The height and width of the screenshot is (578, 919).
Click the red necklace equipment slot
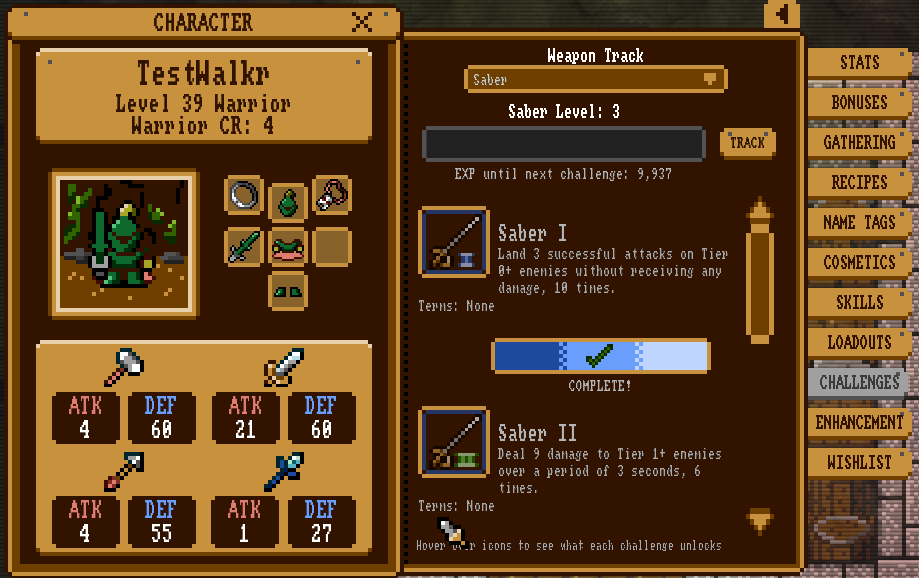(332, 195)
